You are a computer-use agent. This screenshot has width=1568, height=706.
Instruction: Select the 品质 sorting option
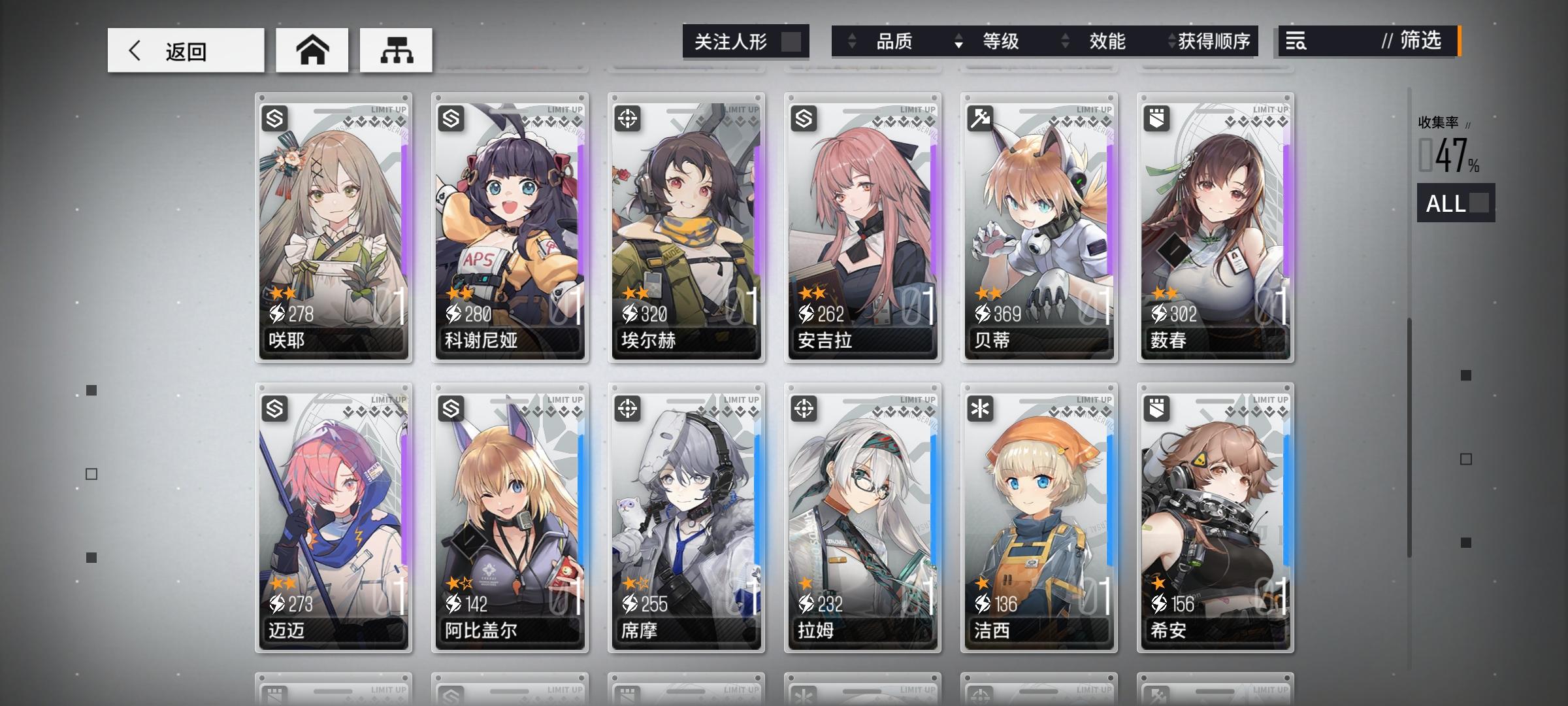(895, 41)
